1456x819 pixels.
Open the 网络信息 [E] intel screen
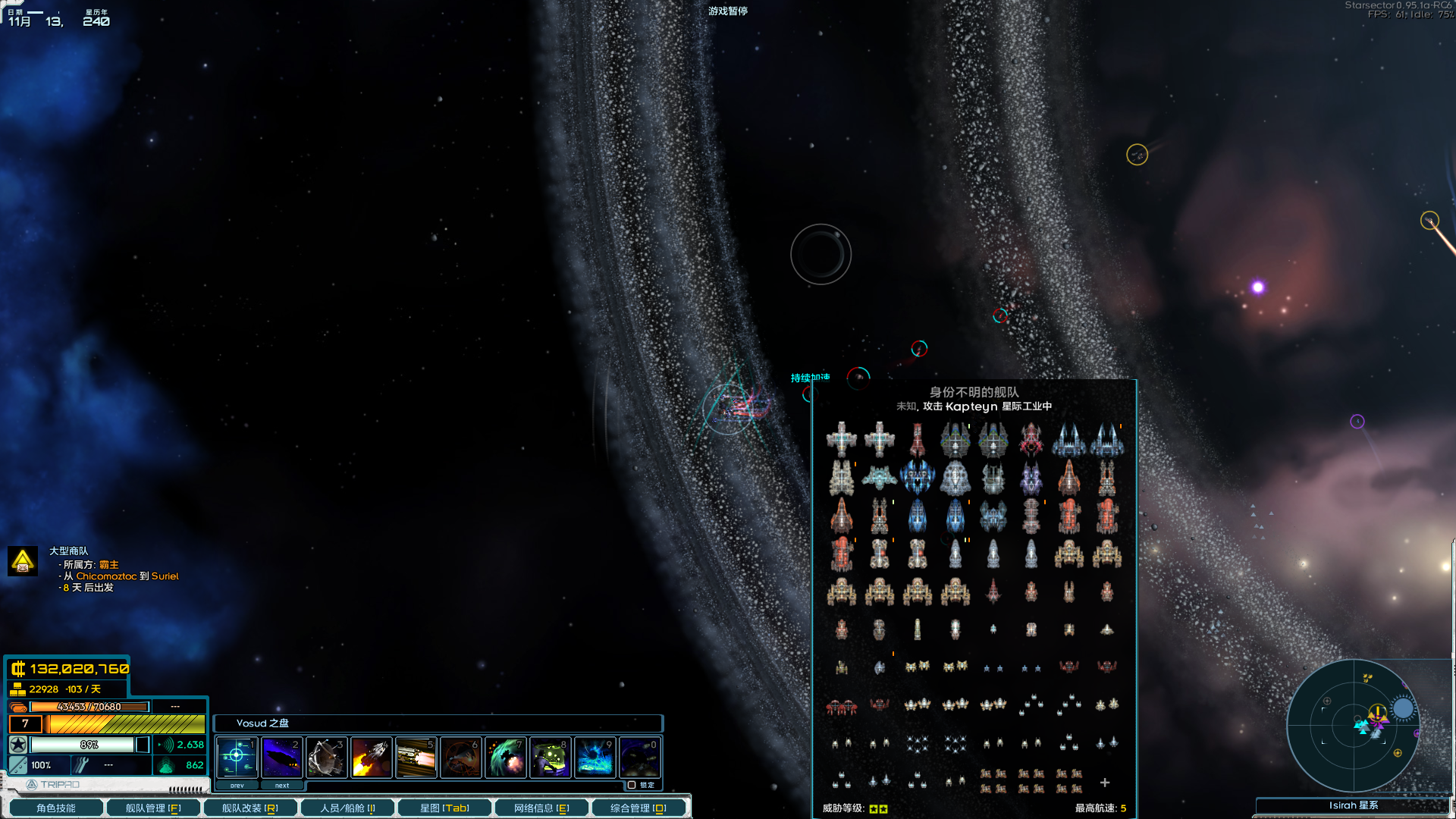click(x=541, y=808)
